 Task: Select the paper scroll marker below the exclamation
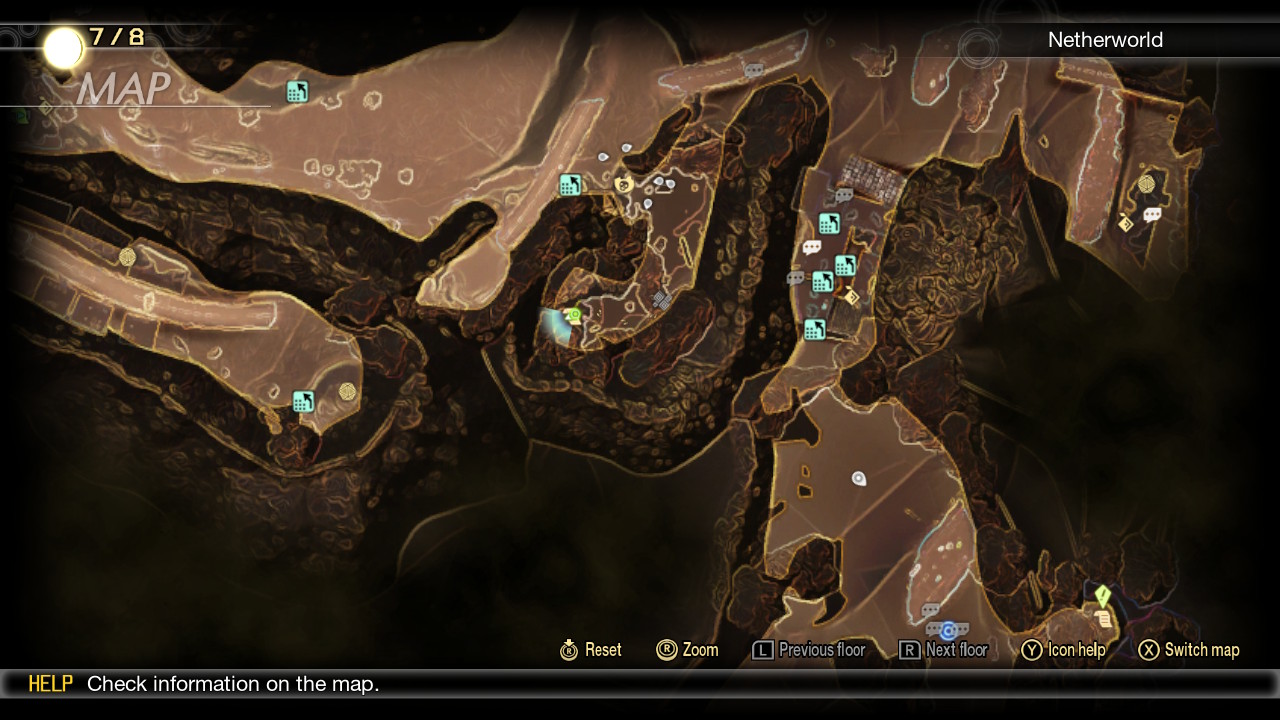pyautogui.click(x=1103, y=618)
